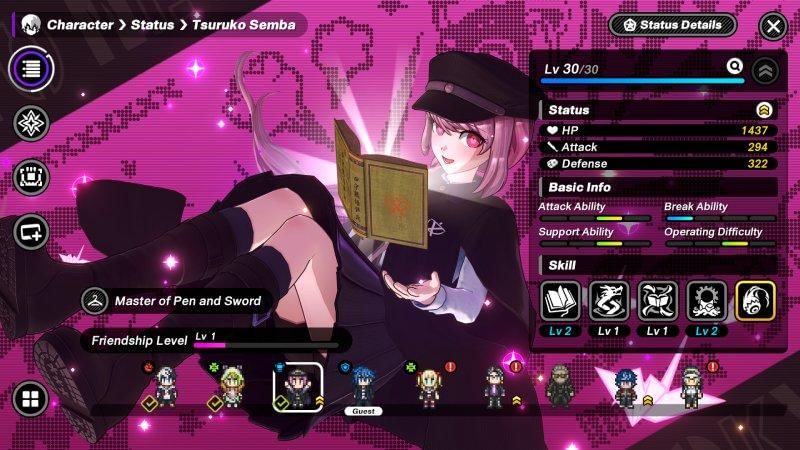
Task: Select the sun and mustache skill icon
Action: [x=706, y=301]
